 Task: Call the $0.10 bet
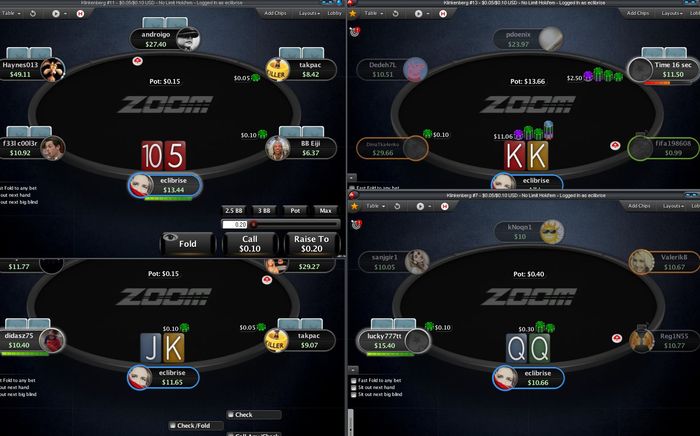(250, 243)
